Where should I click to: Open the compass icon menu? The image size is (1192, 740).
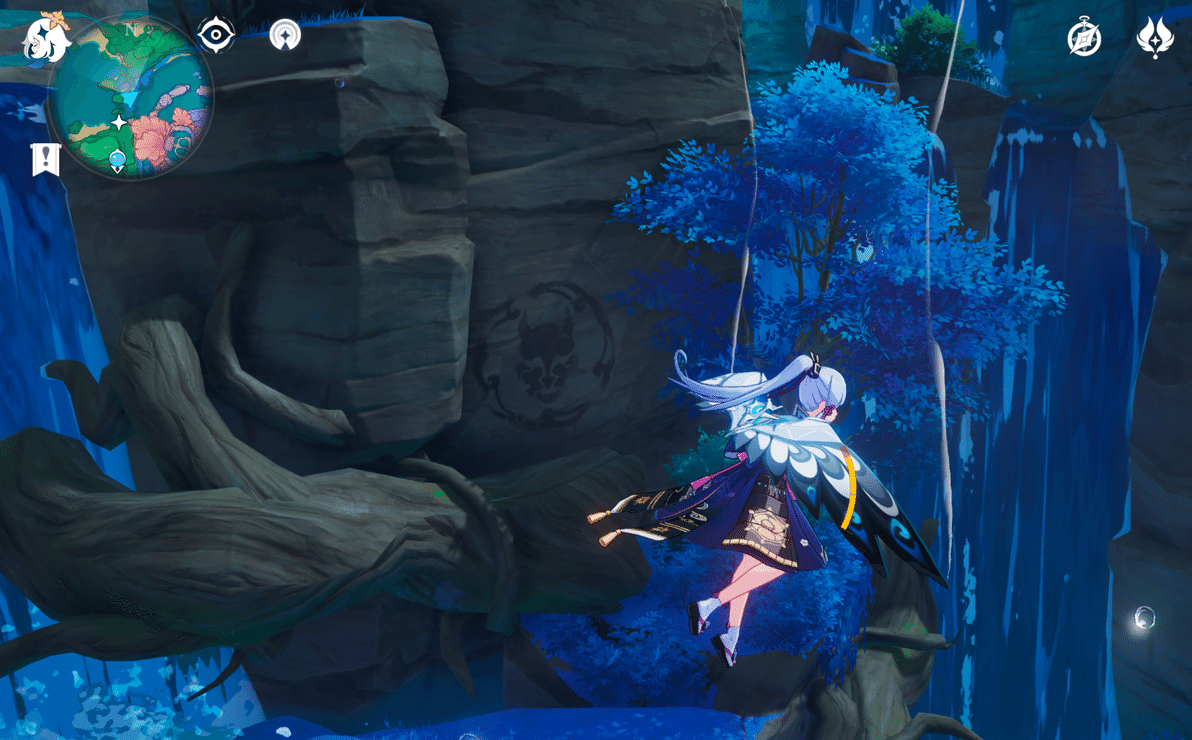1084,38
